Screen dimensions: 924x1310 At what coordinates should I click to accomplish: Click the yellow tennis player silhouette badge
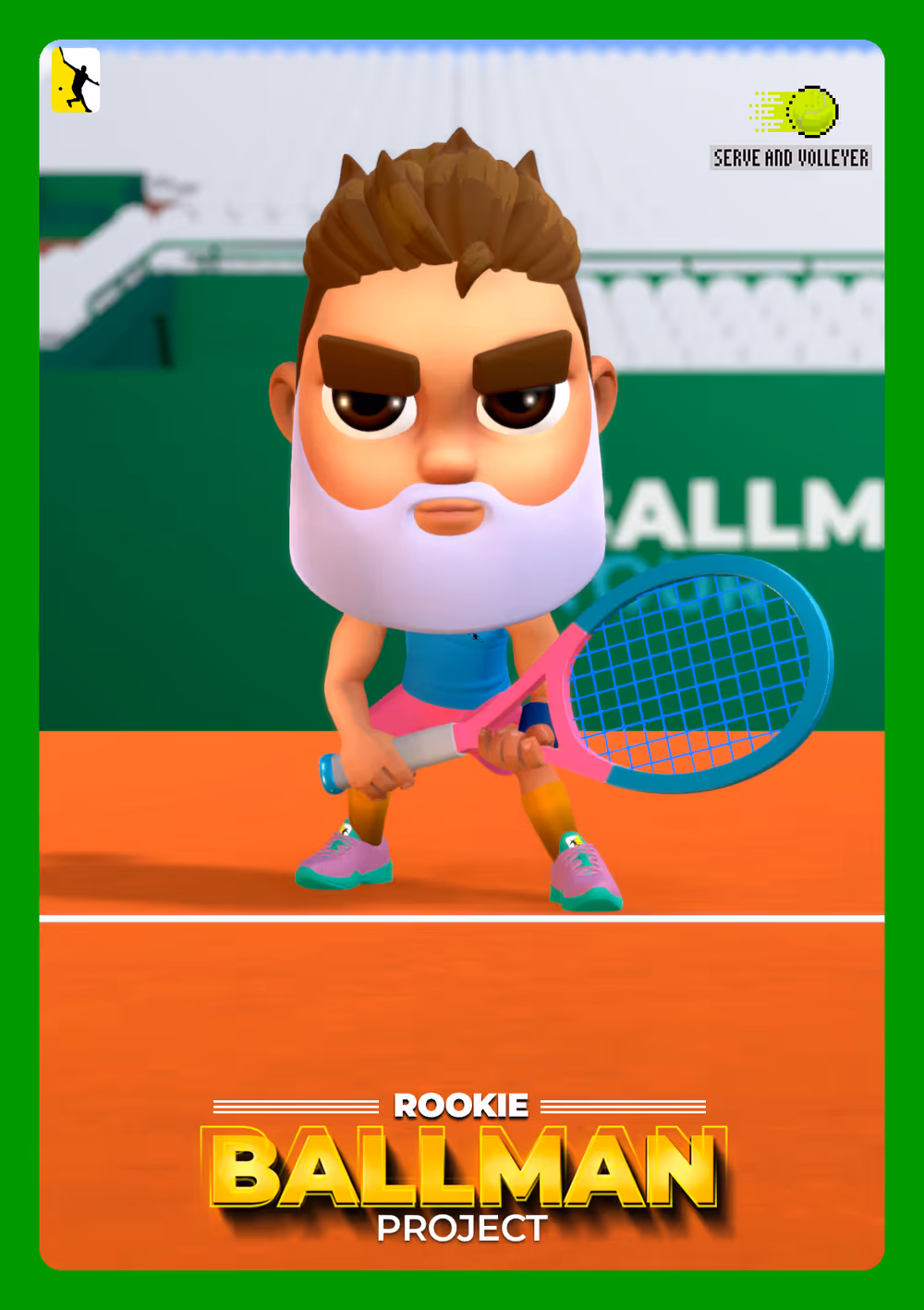pyautogui.click(x=76, y=80)
